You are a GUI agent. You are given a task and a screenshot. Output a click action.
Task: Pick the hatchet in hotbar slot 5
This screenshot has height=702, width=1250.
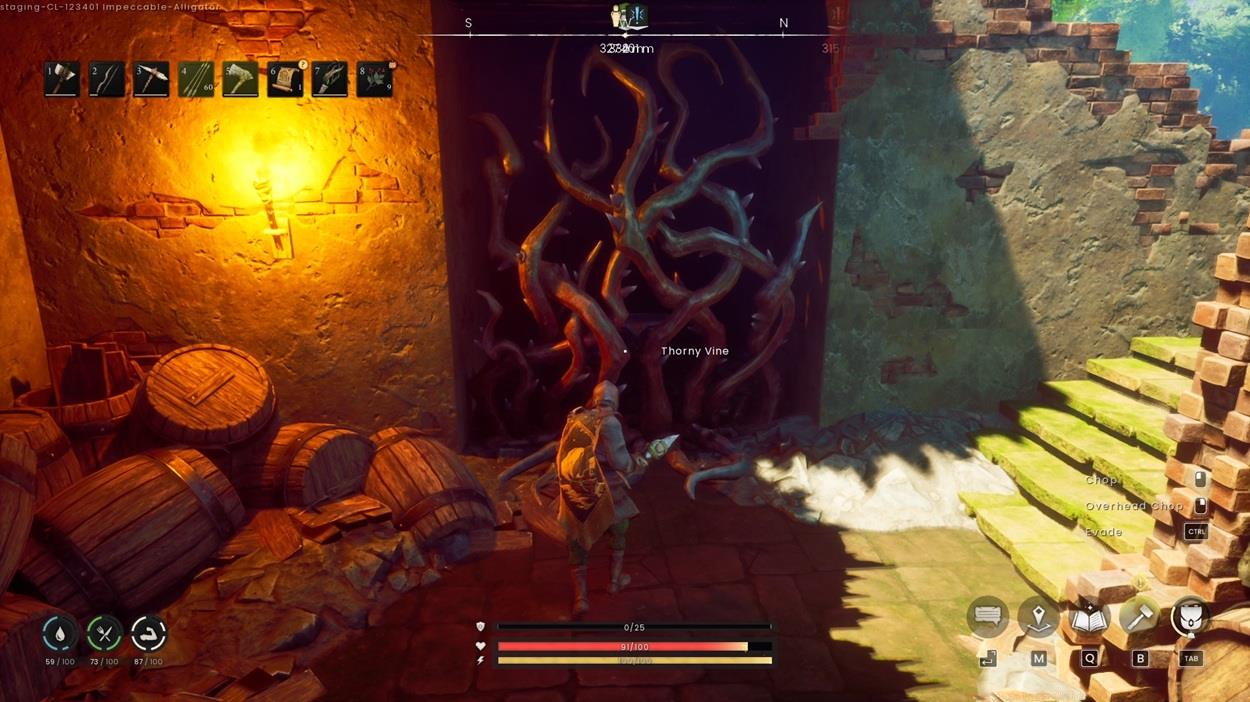tap(240, 80)
